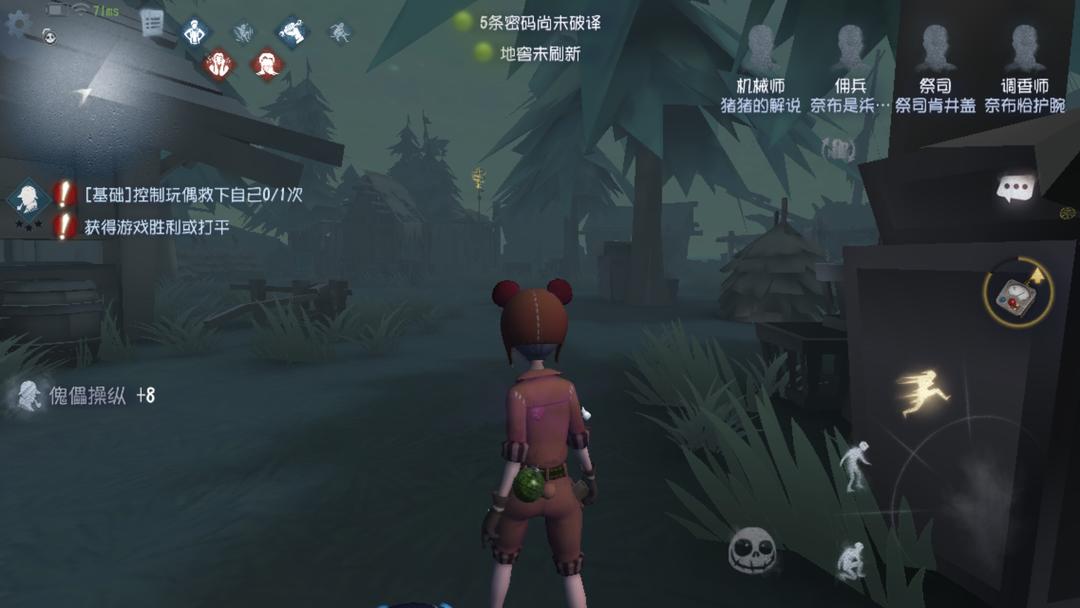Tap the skull face emote button
This screenshot has width=1080, height=608.
pos(753,551)
